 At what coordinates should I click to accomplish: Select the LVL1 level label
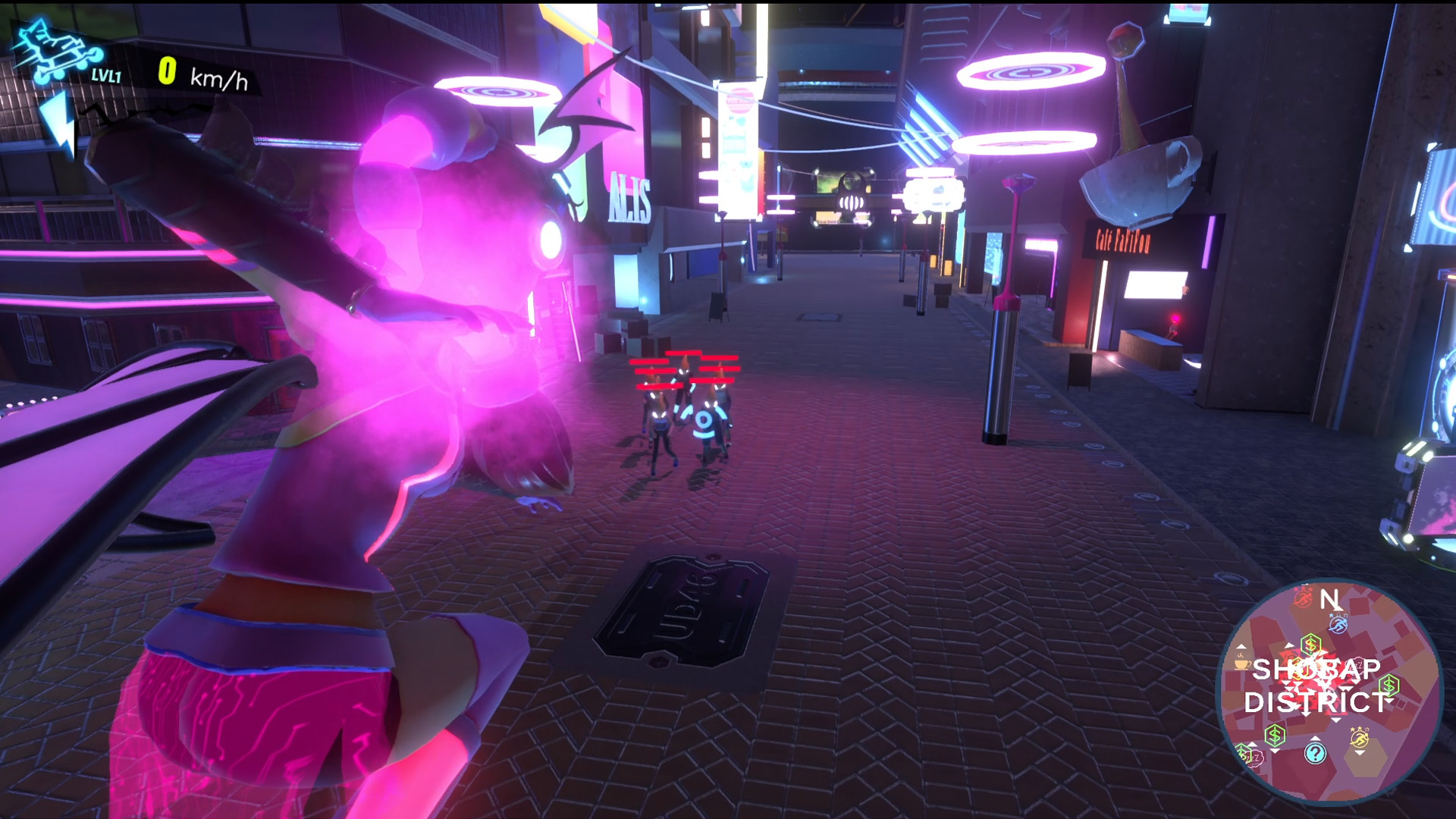(106, 76)
